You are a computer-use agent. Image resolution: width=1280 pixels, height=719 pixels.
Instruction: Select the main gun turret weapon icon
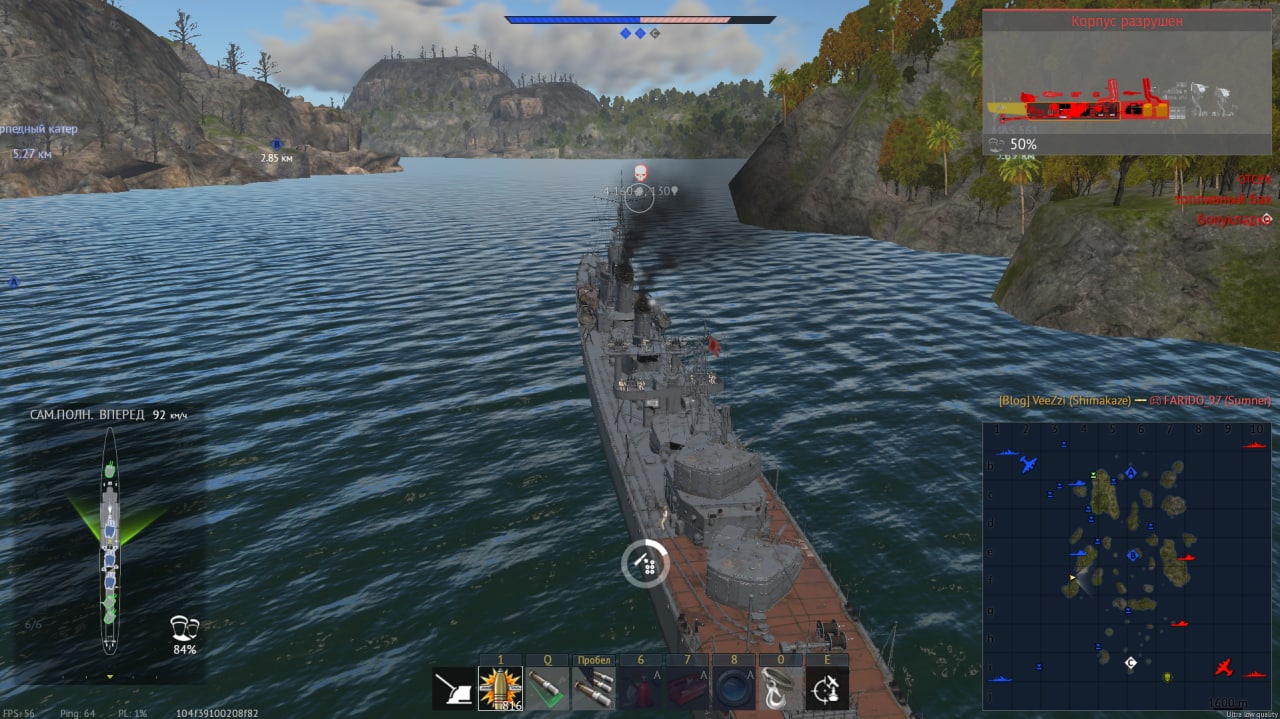pyautogui.click(x=453, y=689)
